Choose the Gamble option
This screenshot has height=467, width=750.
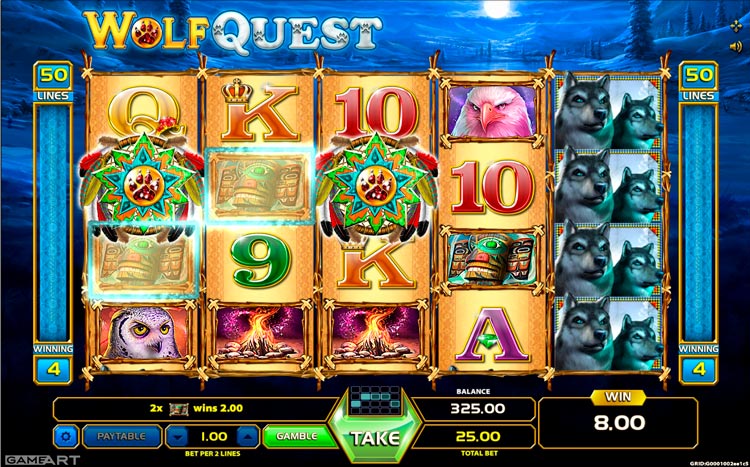297,436
